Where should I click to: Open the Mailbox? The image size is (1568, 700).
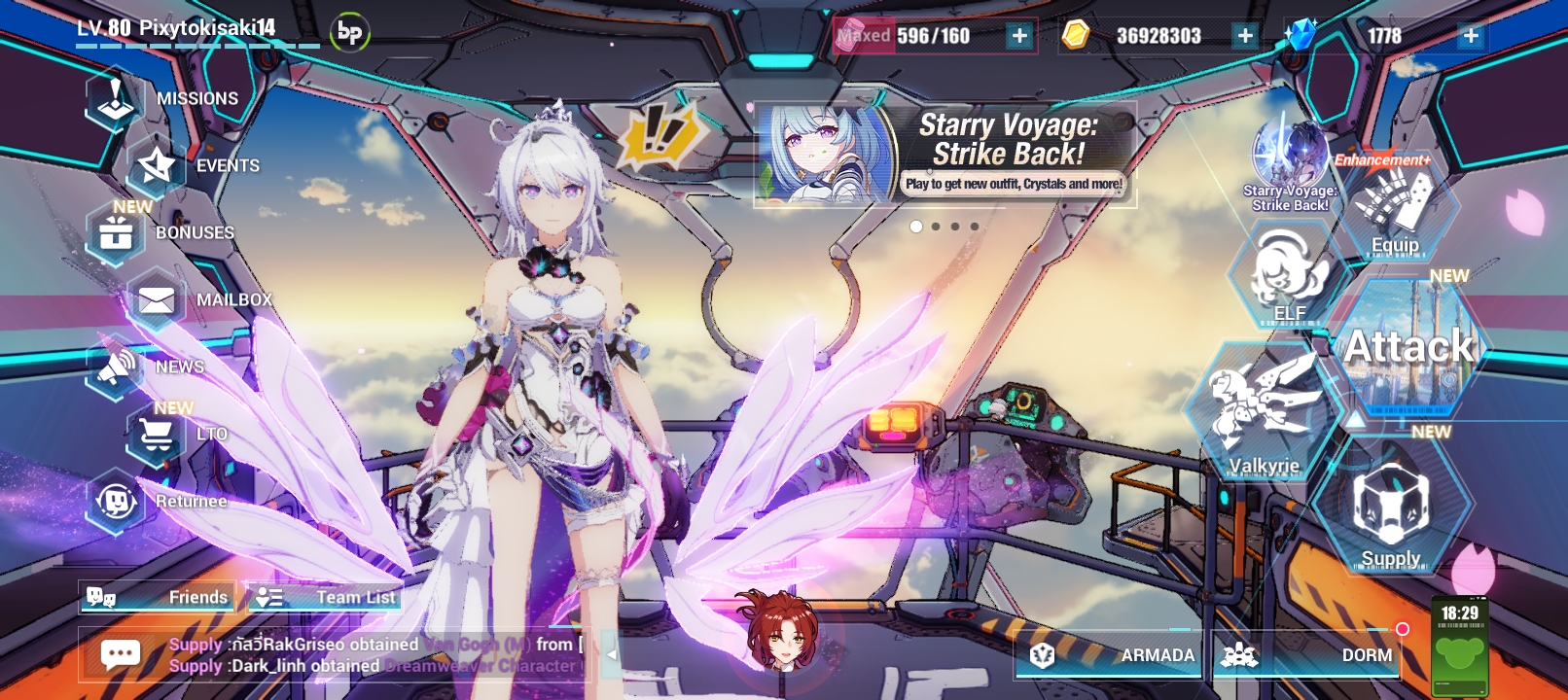195,299
